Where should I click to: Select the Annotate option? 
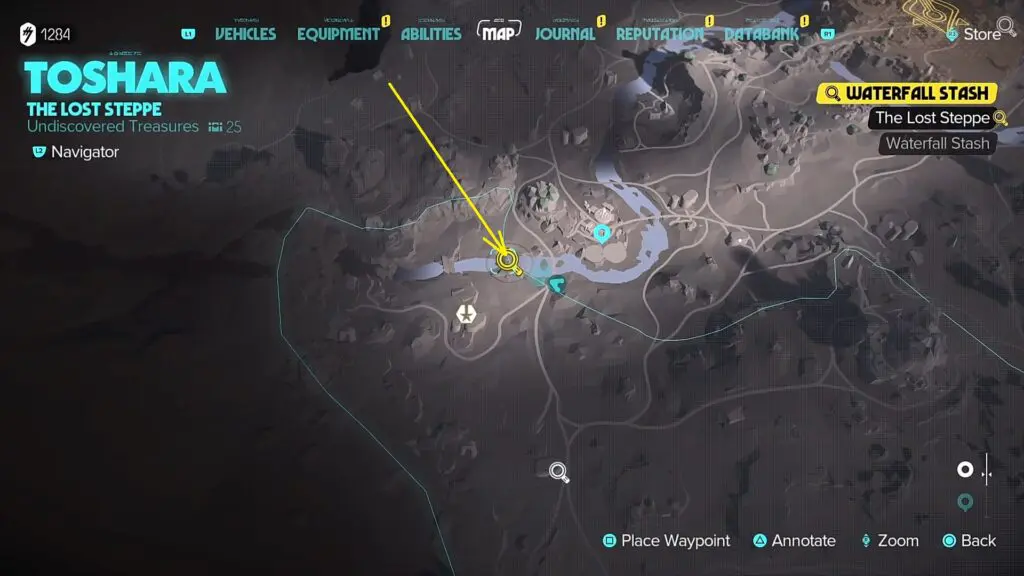[x=794, y=541]
